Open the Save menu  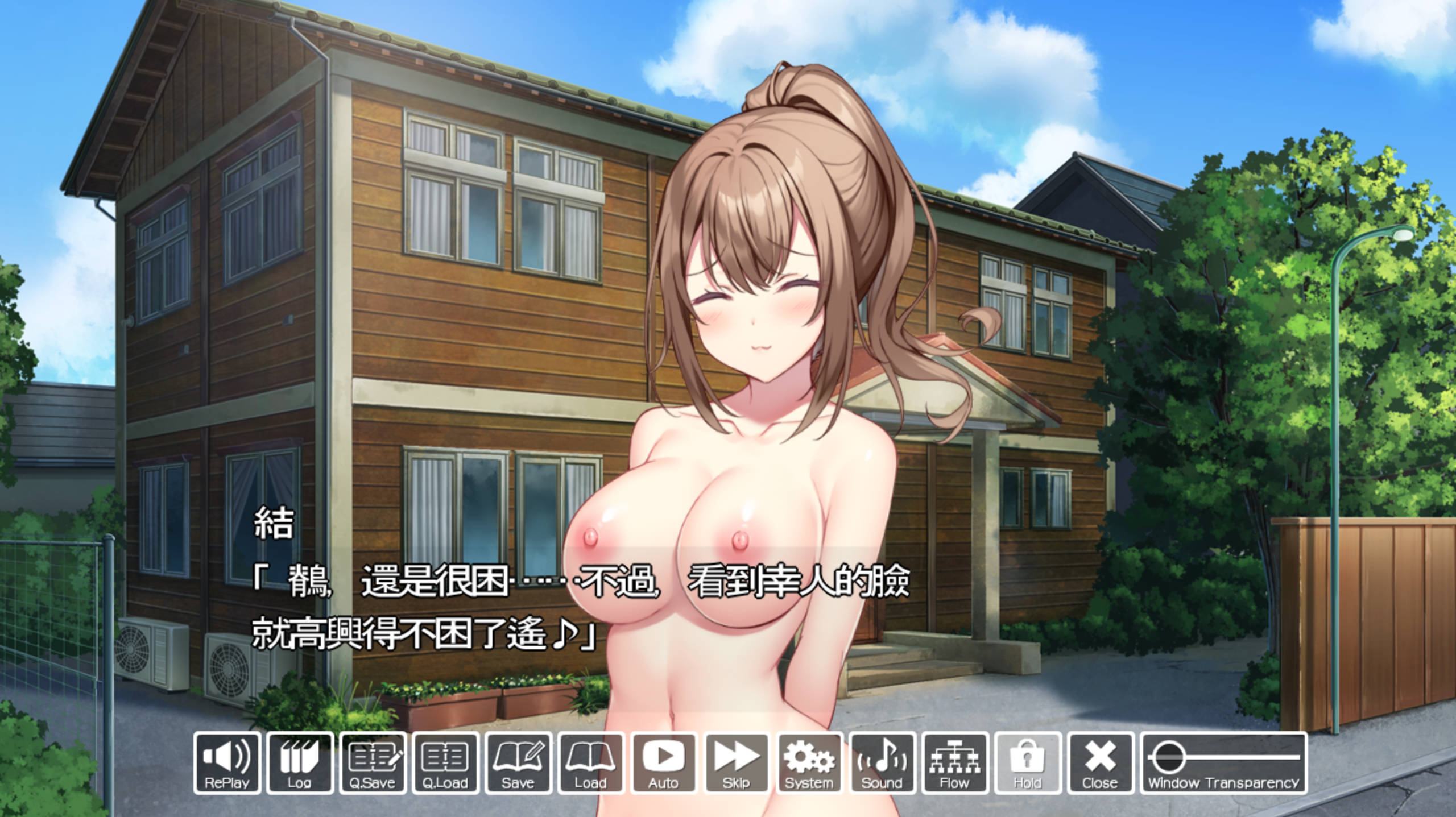518,762
